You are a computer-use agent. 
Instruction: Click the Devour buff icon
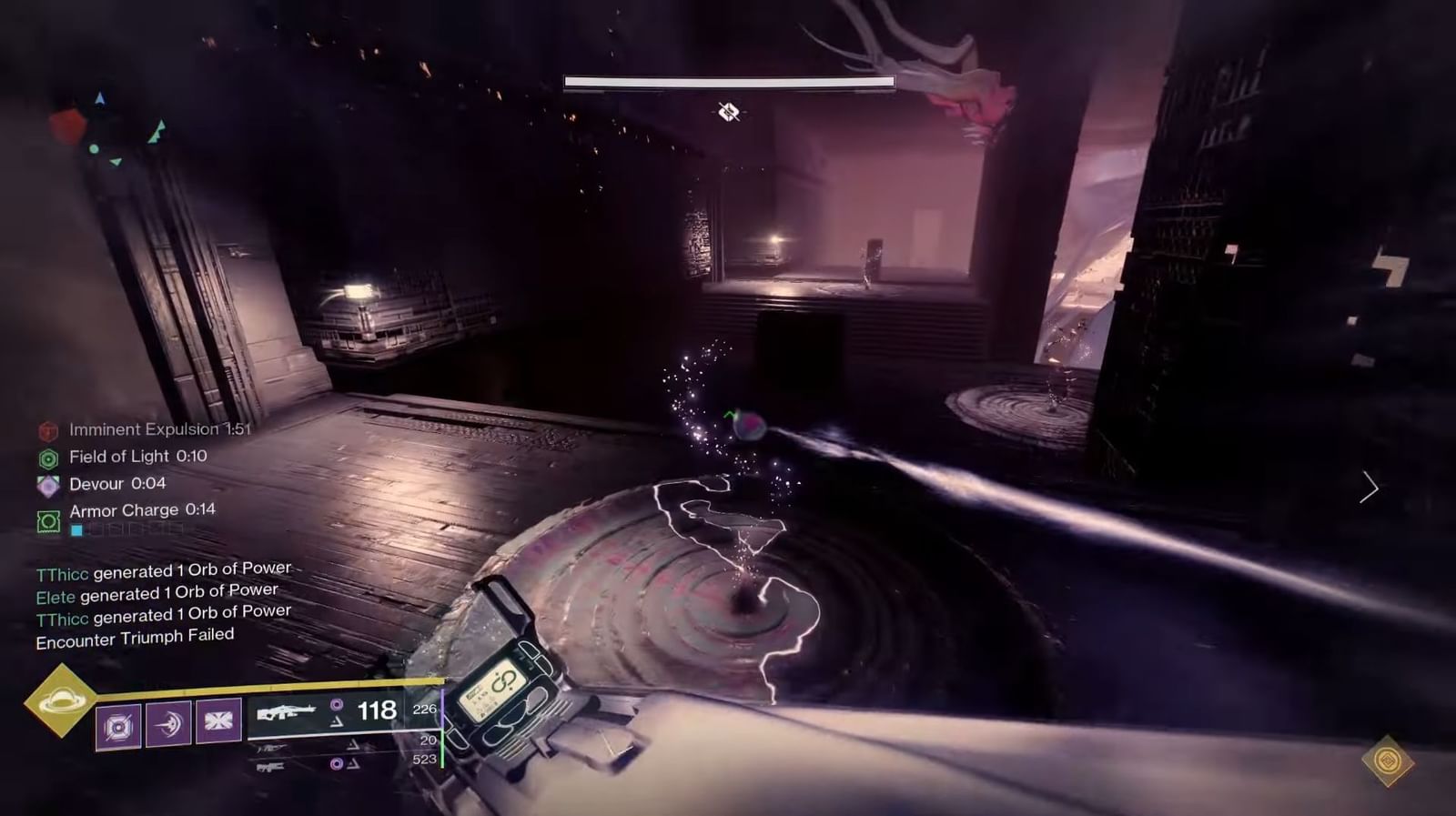tap(48, 484)
